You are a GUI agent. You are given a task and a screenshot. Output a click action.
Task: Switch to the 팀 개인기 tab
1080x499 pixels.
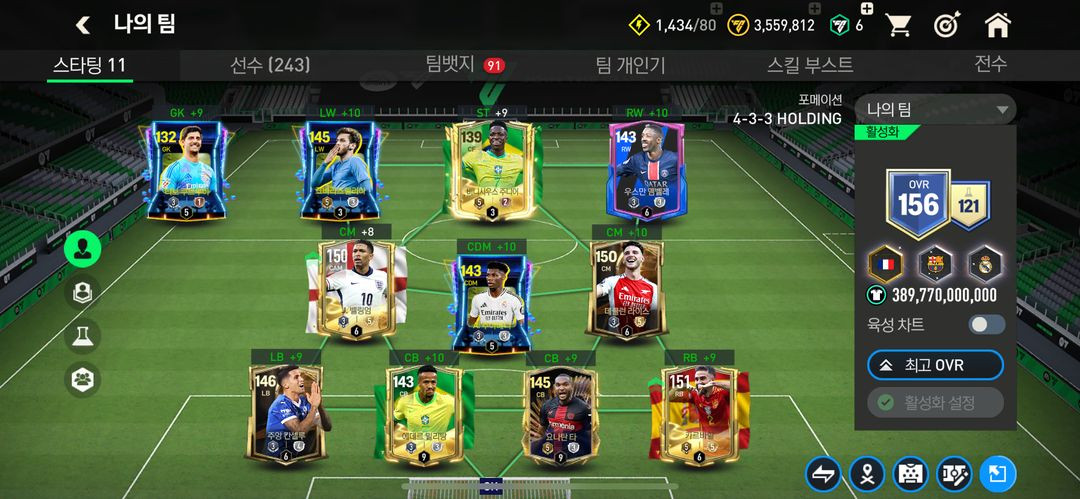coord(630,65)
